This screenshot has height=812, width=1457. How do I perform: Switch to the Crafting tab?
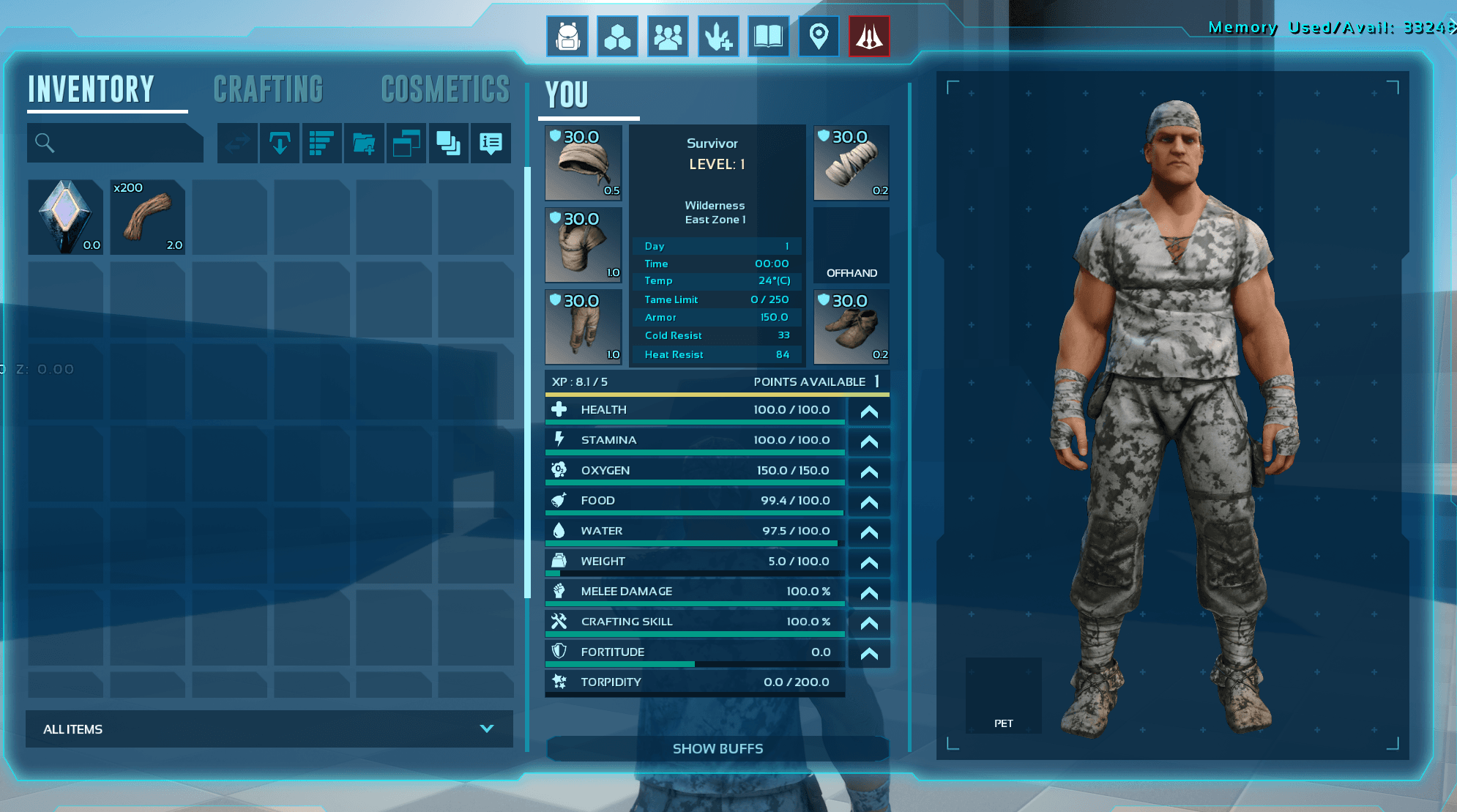click(x=268, y=90)
